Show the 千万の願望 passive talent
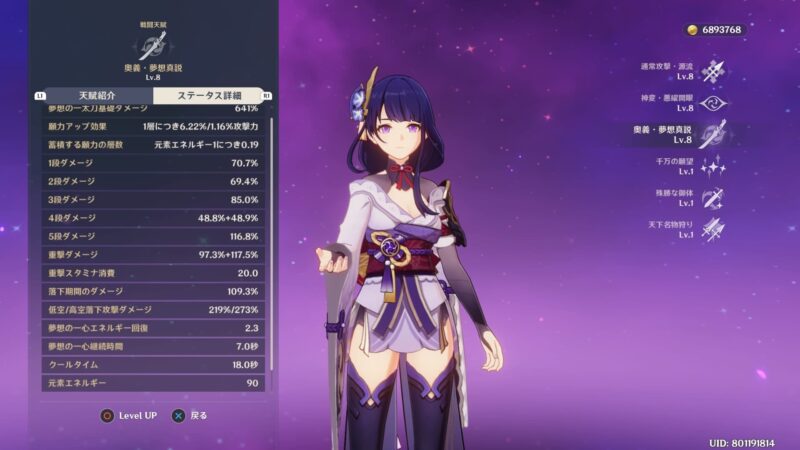The image size is (800, 450). tap(712, 167)
